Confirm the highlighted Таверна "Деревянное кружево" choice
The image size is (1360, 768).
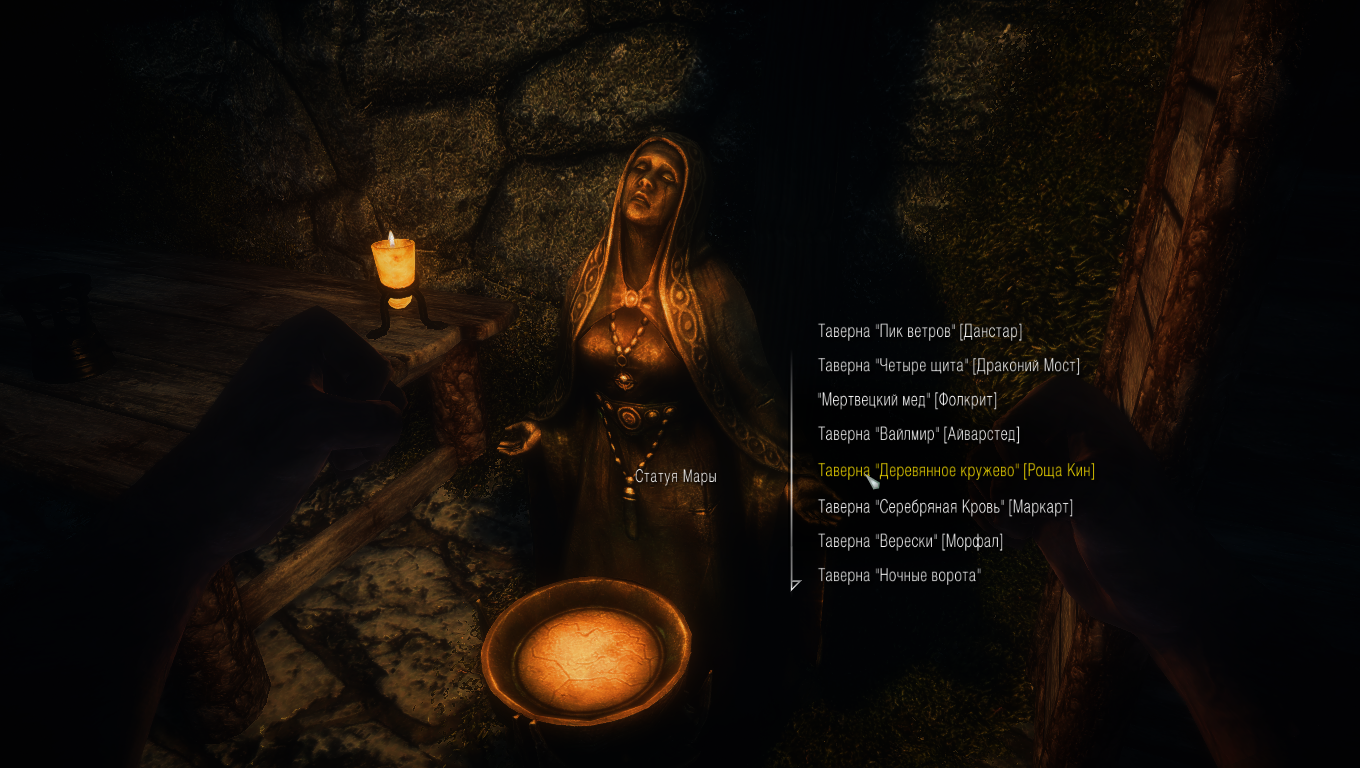click(957, 470)
